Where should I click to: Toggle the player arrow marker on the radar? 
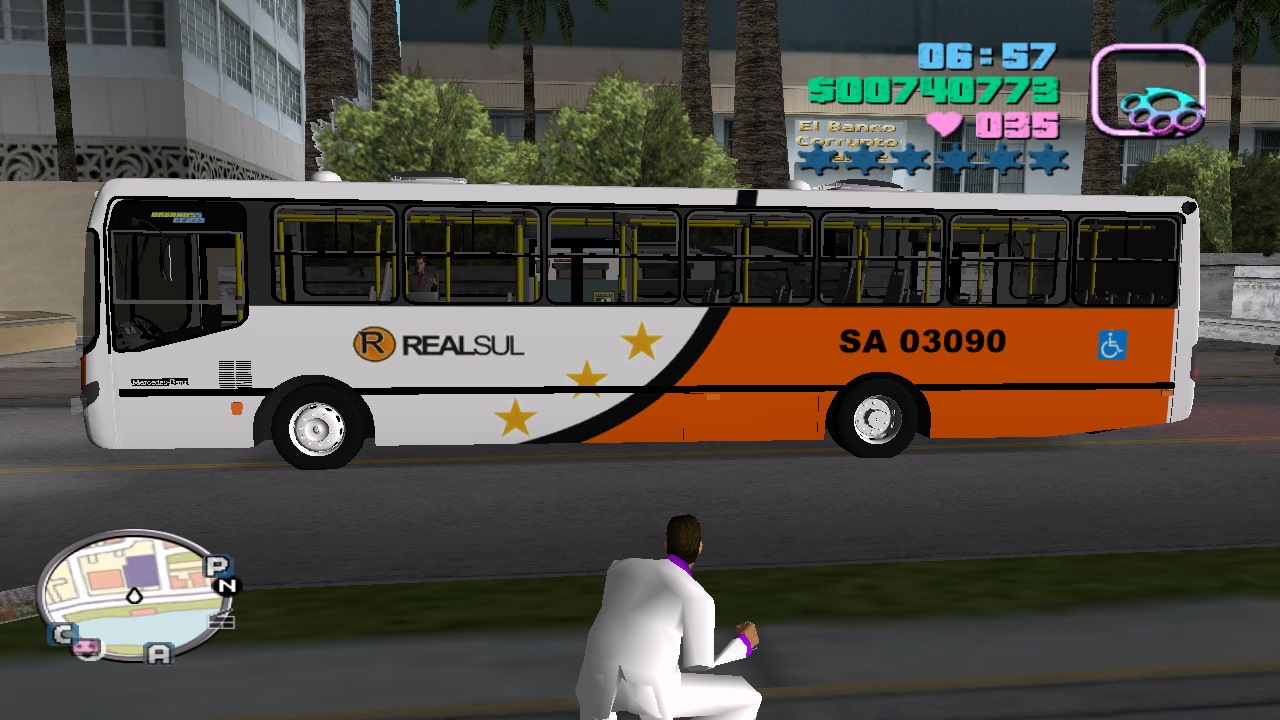[x=133, y=594]
